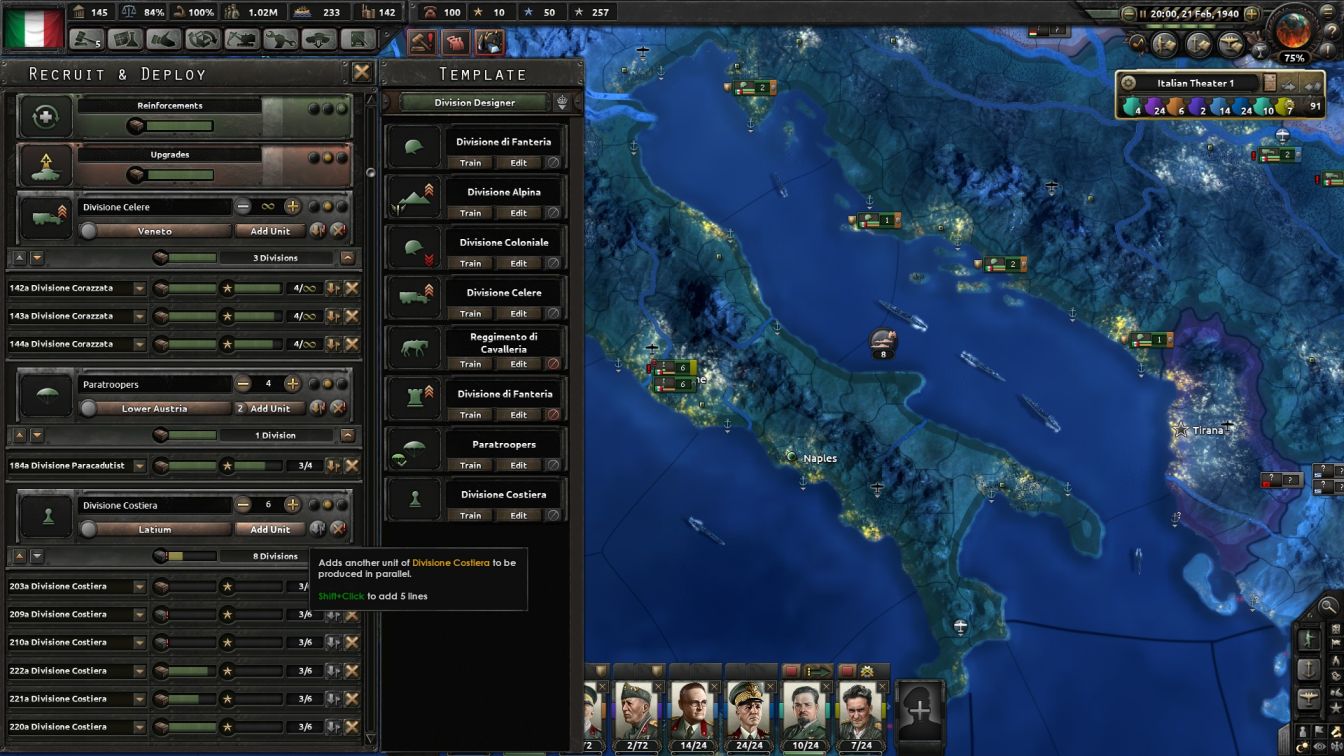
Task: Open the Division Designer
Action: click(475, 102)
